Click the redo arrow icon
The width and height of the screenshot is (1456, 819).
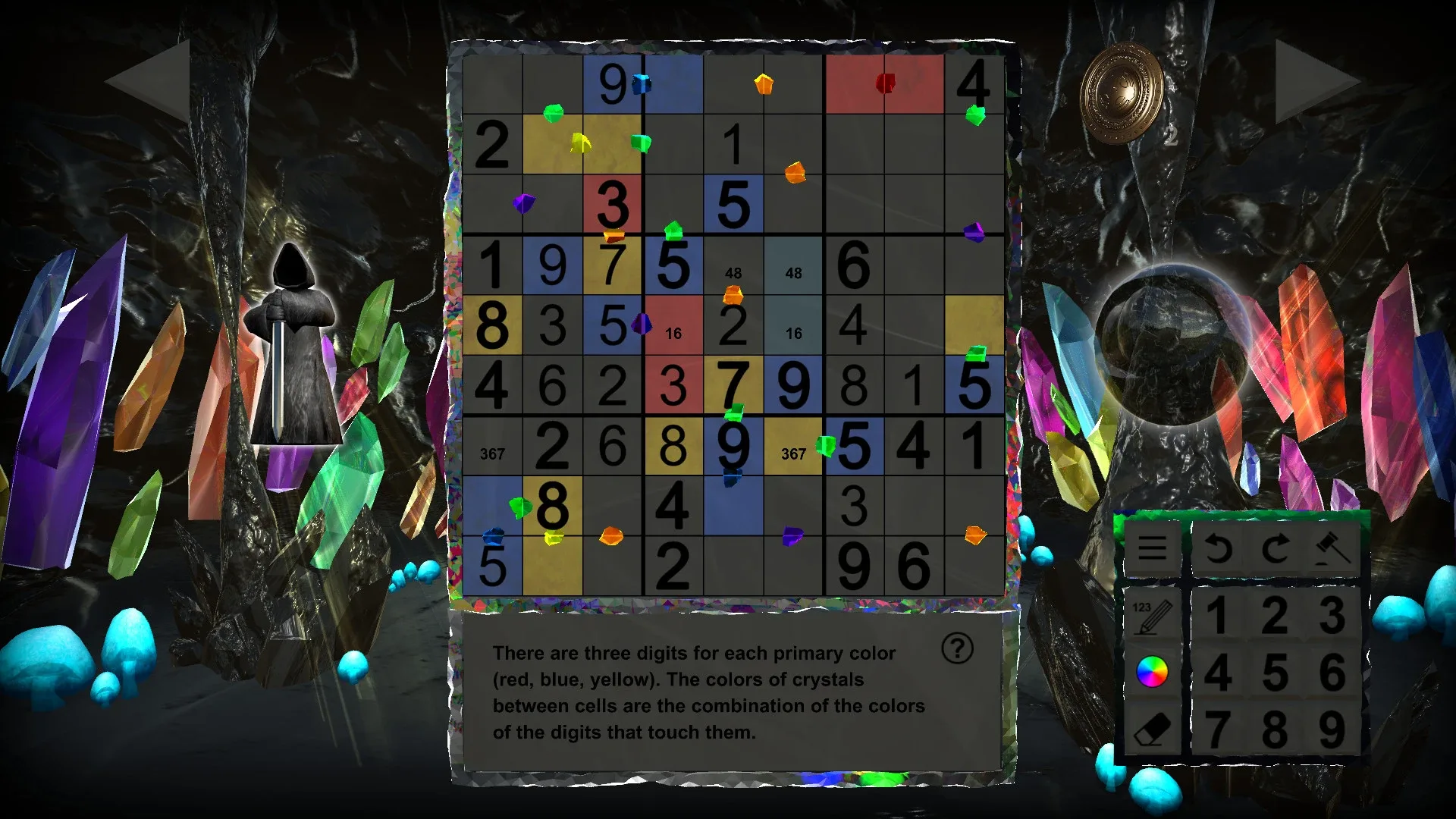[1276, 546]
